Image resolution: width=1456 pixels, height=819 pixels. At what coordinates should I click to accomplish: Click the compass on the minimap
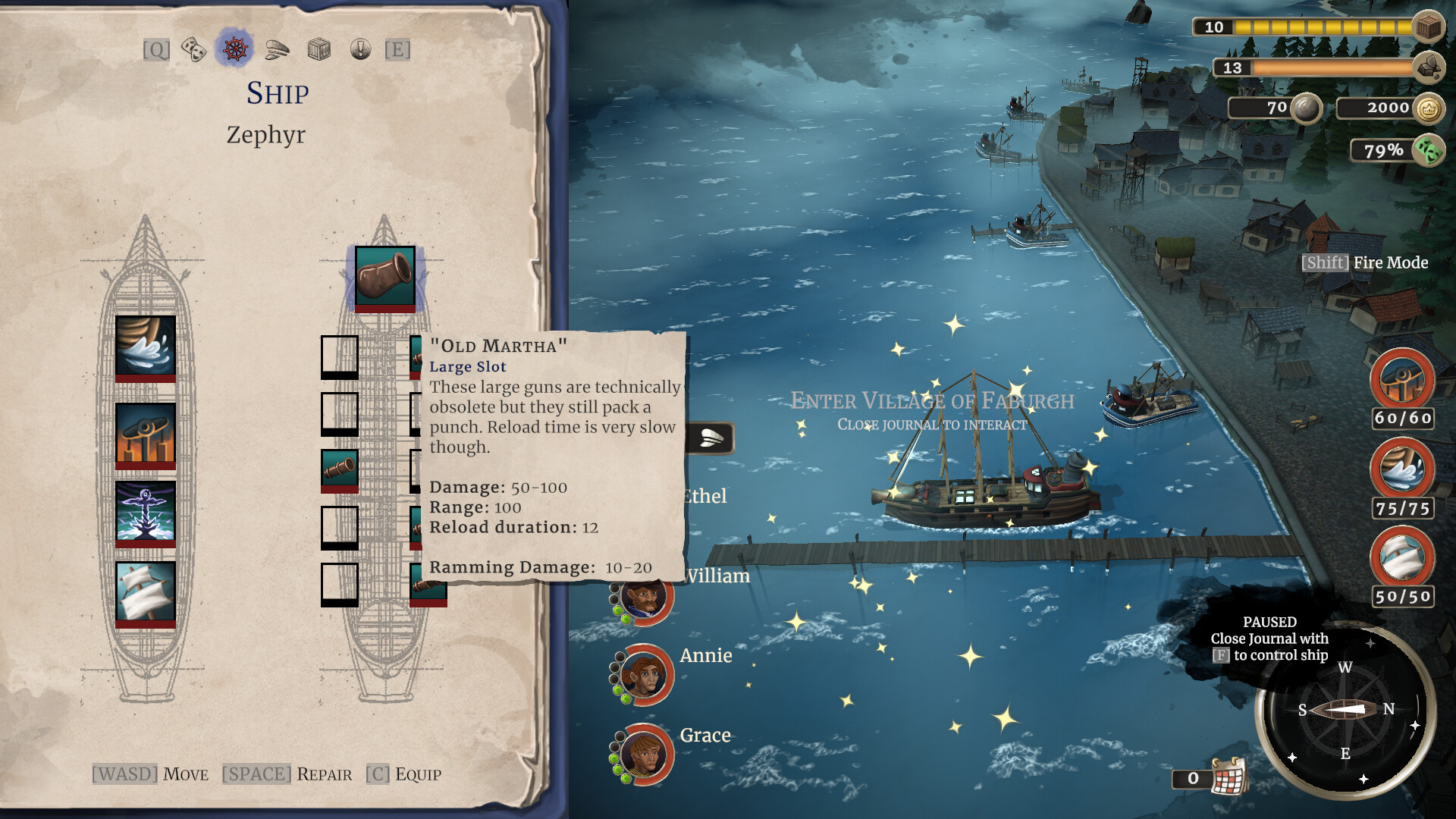1345,710
